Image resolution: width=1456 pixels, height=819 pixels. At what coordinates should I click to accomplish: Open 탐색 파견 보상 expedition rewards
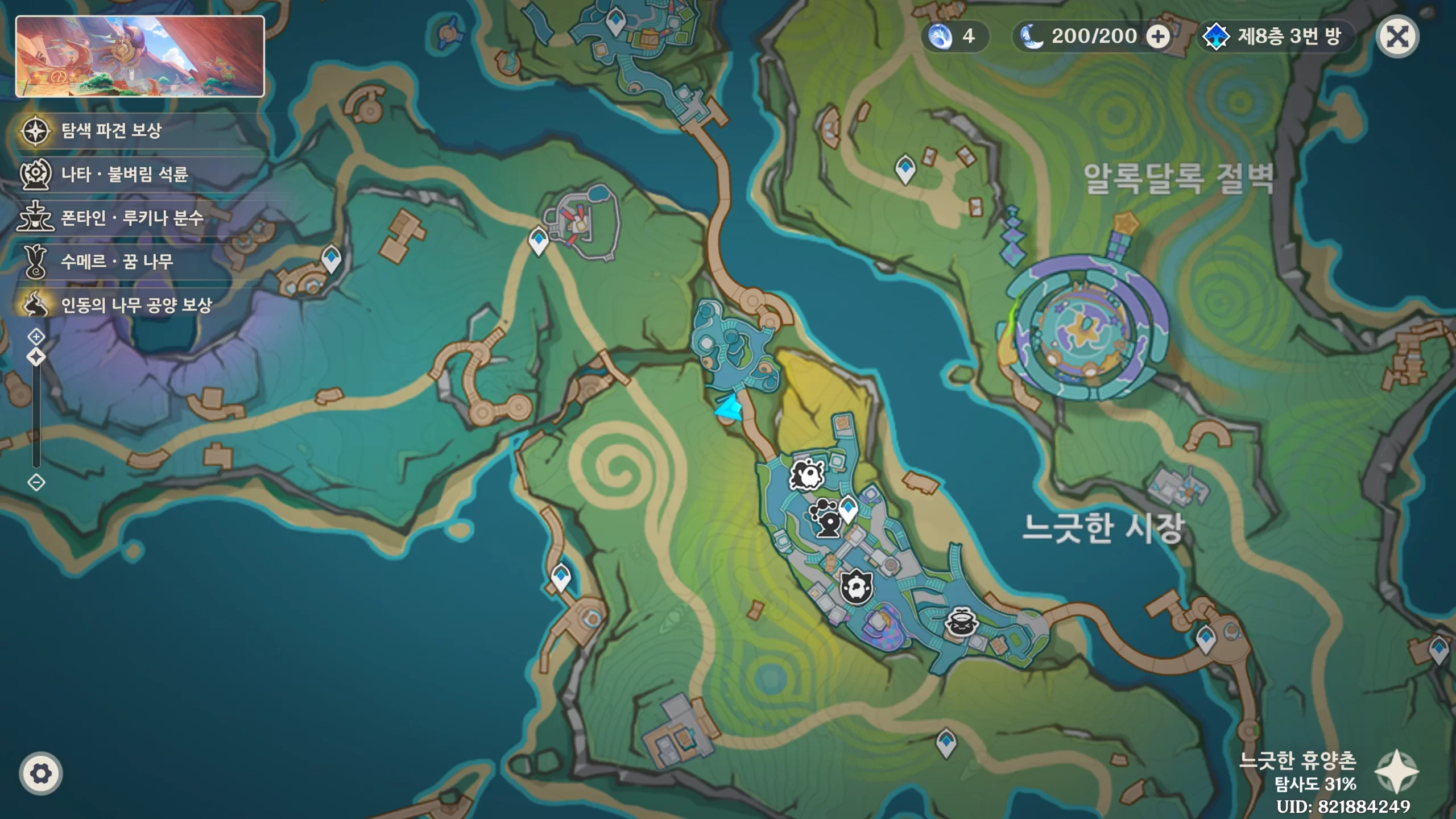click(x=111, y=131)
